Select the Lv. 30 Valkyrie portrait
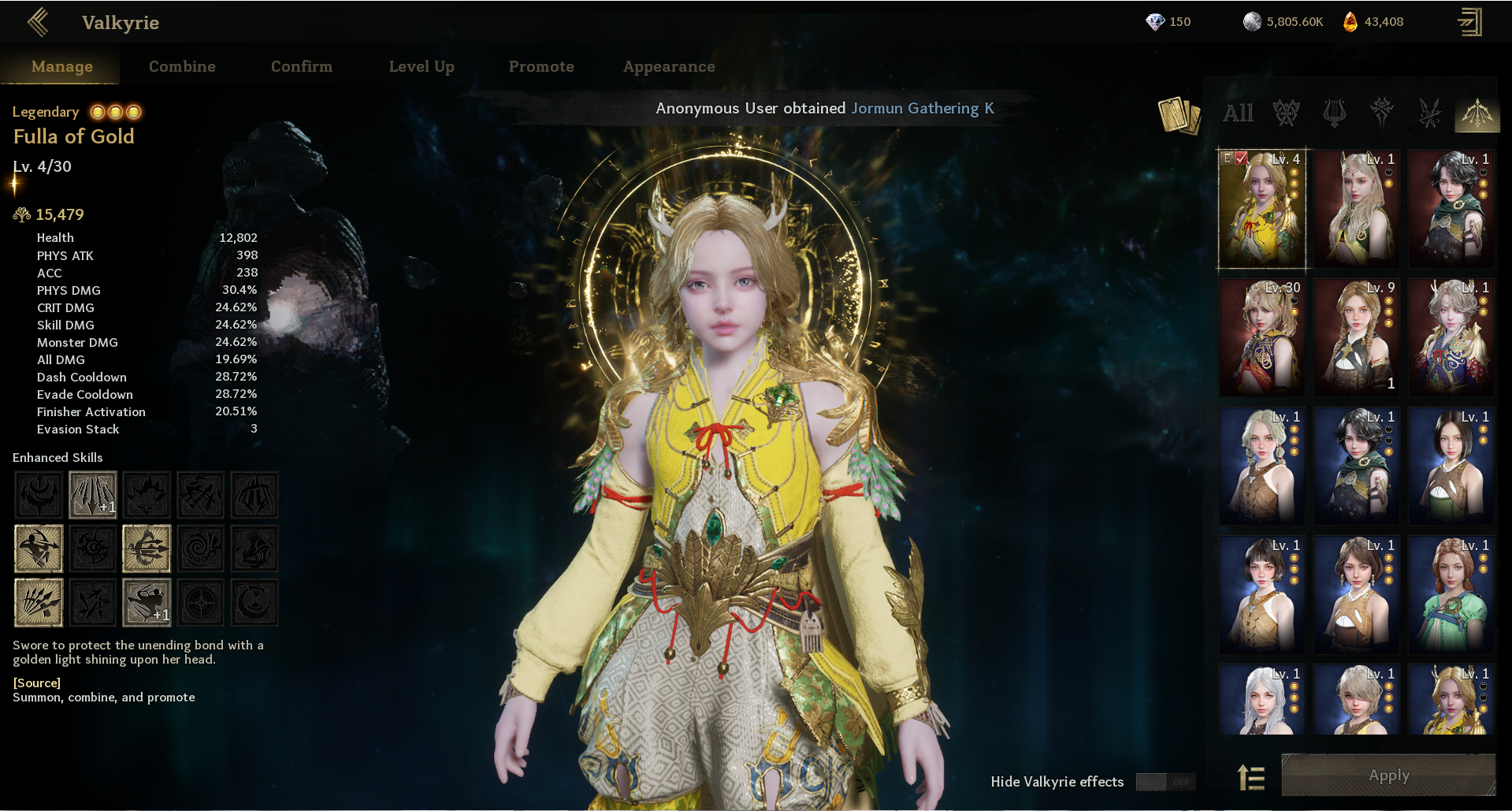 pyautogui.click(x=1262, y=337)
